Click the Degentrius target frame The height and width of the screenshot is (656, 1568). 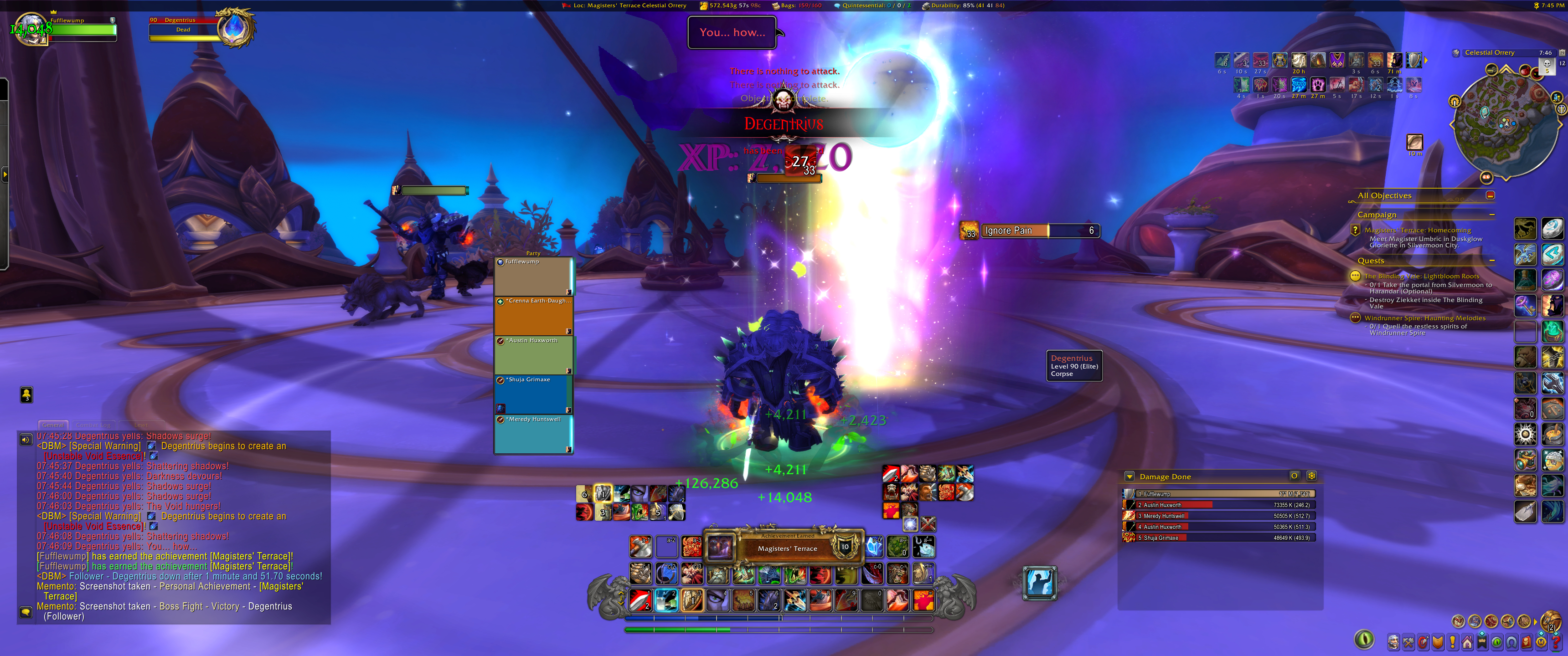[186, 29]
